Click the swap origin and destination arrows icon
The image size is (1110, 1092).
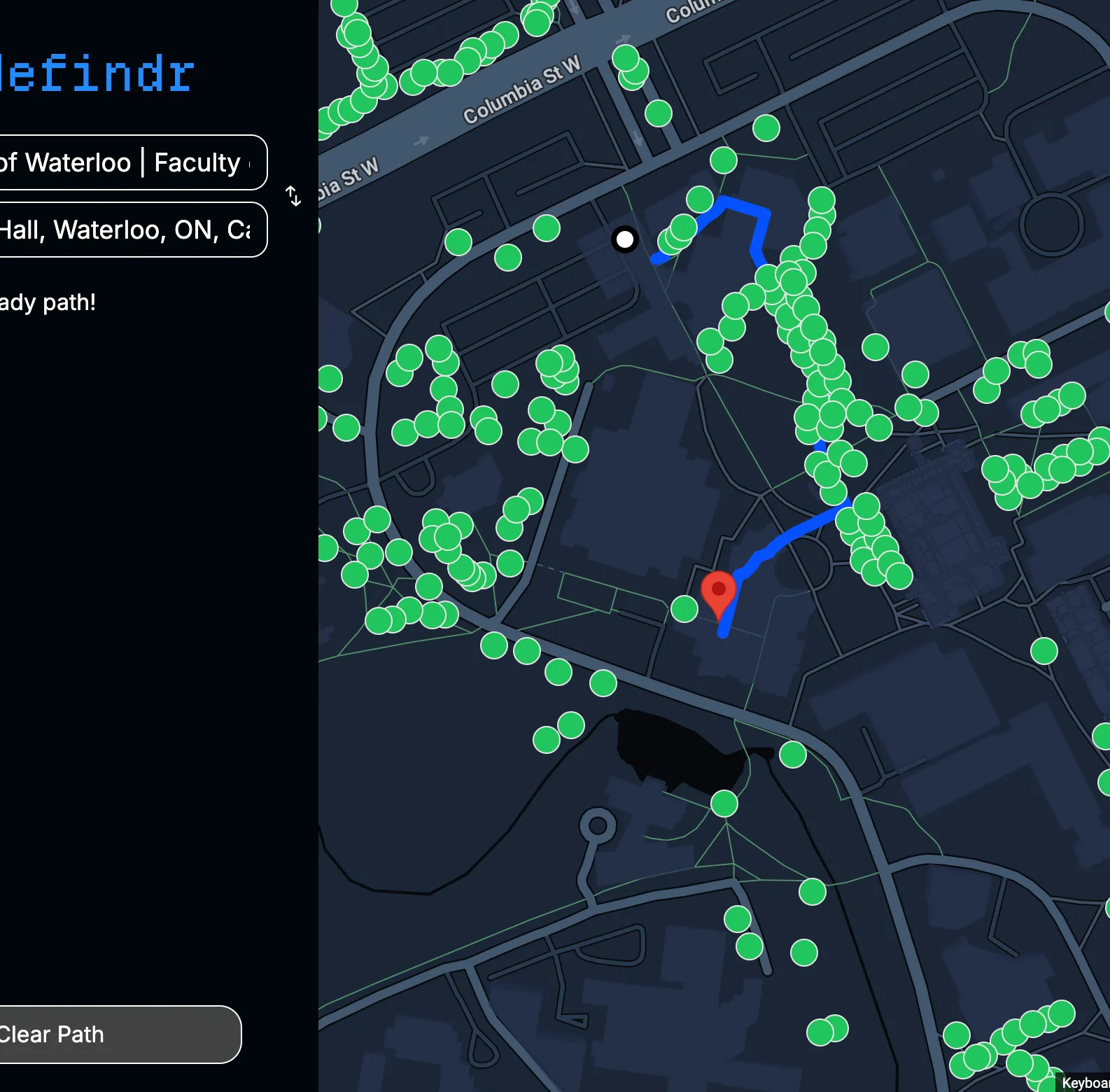pyautogui.click(x=293, y=197)
